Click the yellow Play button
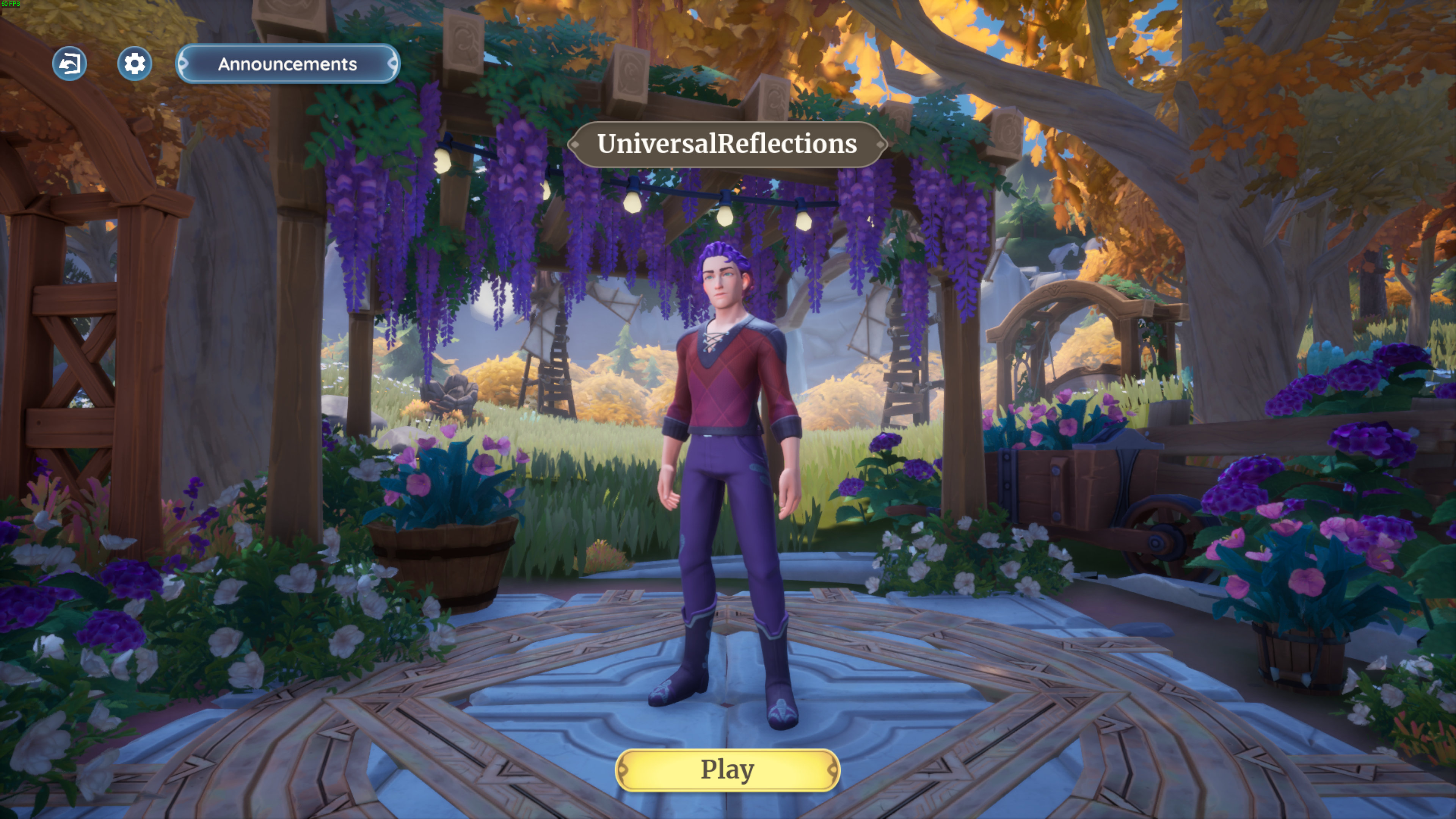 [728, 769]
